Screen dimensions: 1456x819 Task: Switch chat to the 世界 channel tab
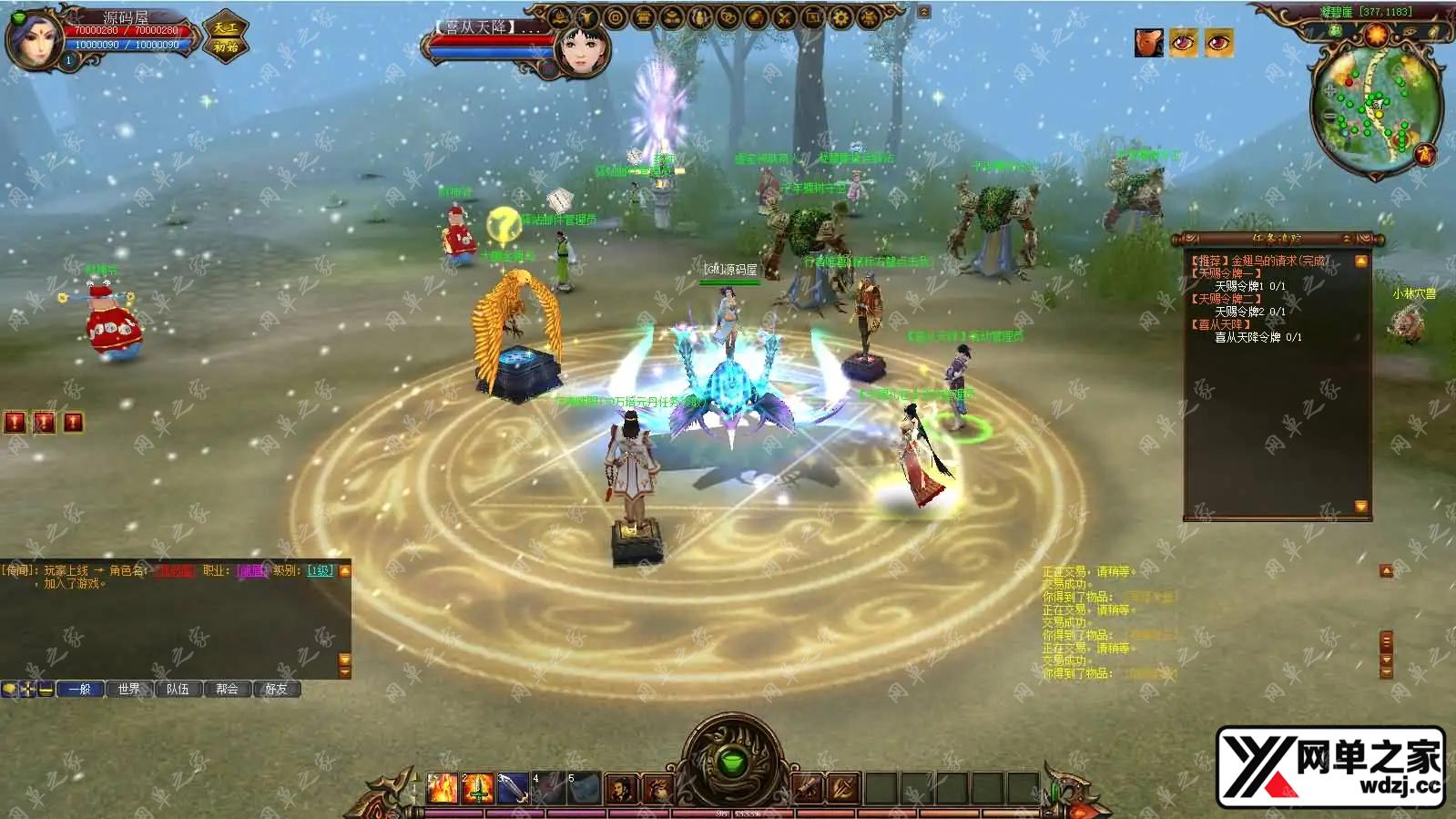pyautogui.click(x=129, y=689)
